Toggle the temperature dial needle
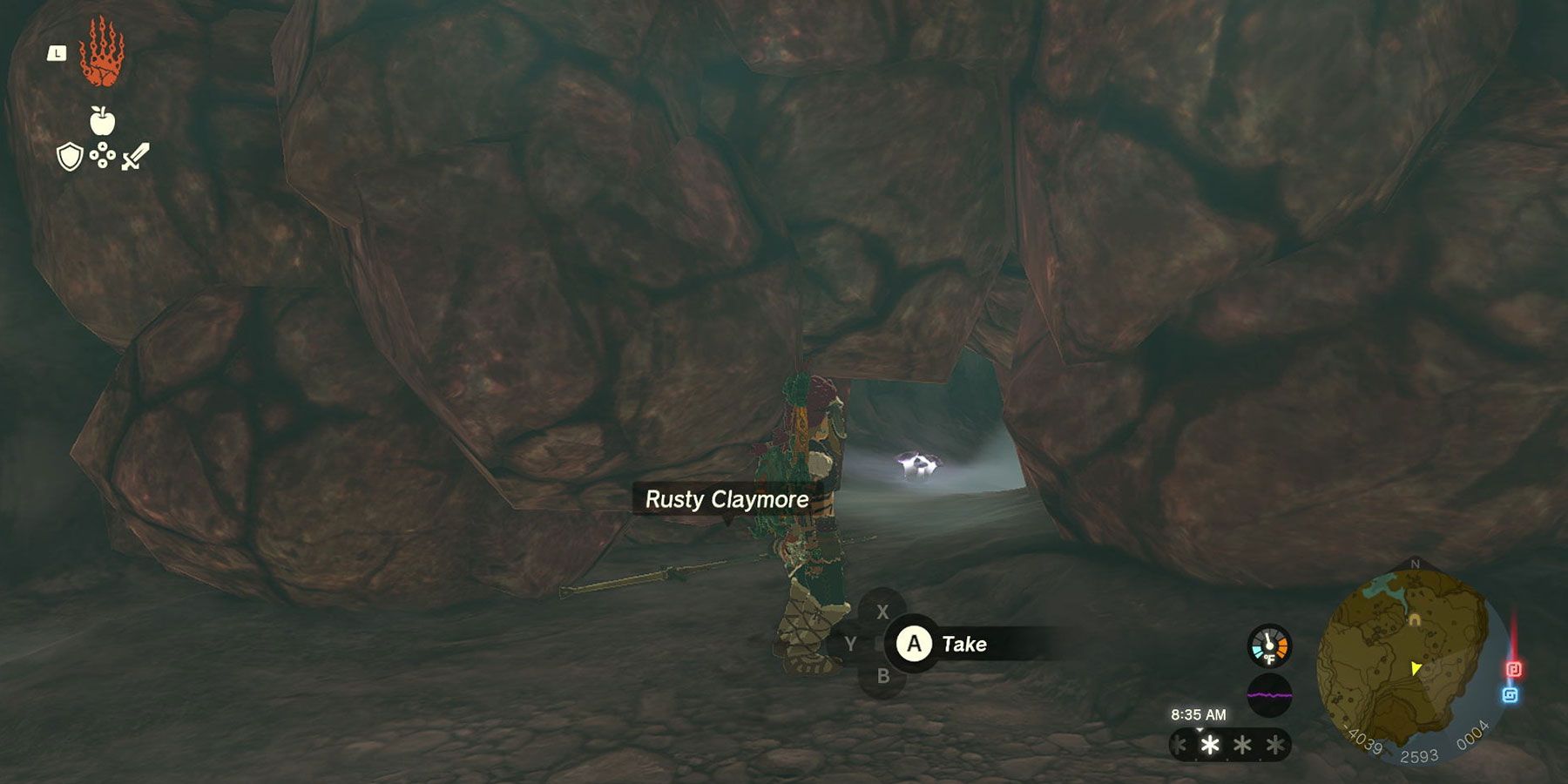The width and height of the screenshot is (1568, 784). tap(1268, 641)
